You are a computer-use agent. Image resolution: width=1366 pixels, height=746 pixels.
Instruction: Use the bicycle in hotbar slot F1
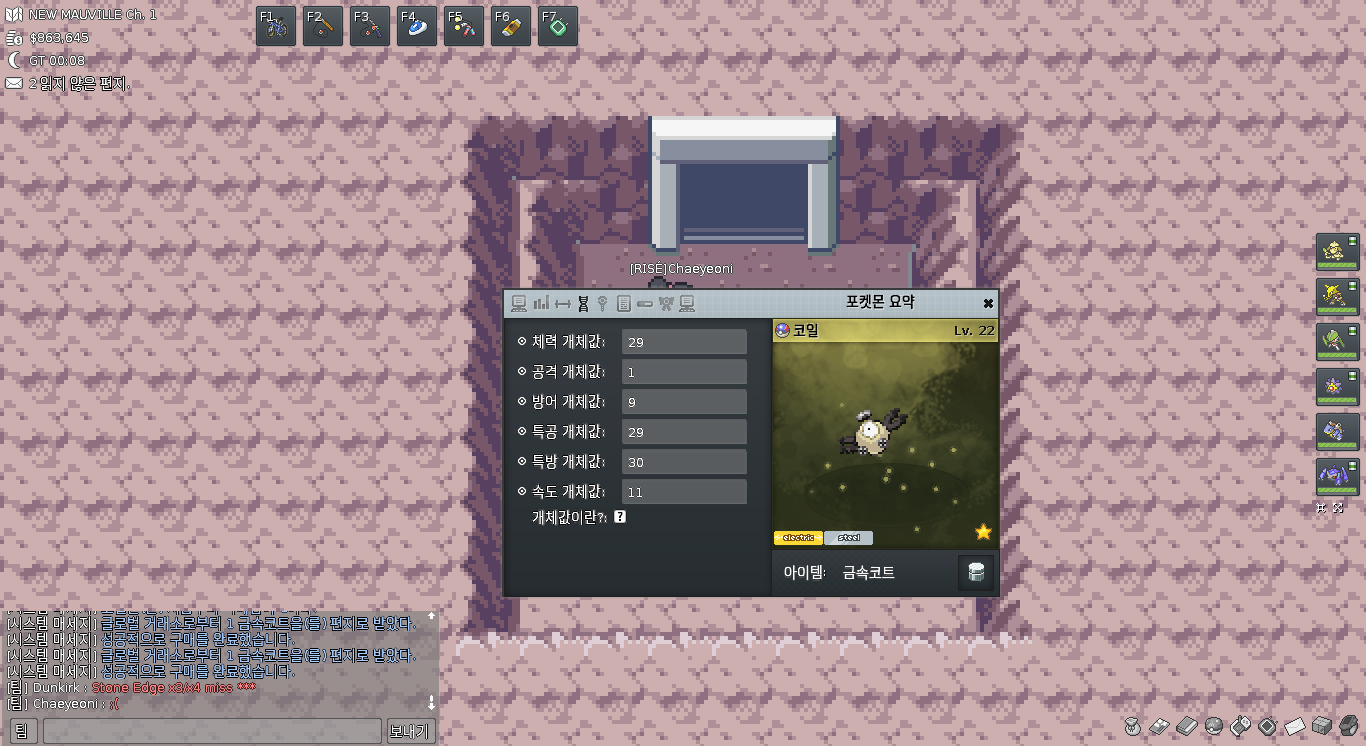(276, 26)
